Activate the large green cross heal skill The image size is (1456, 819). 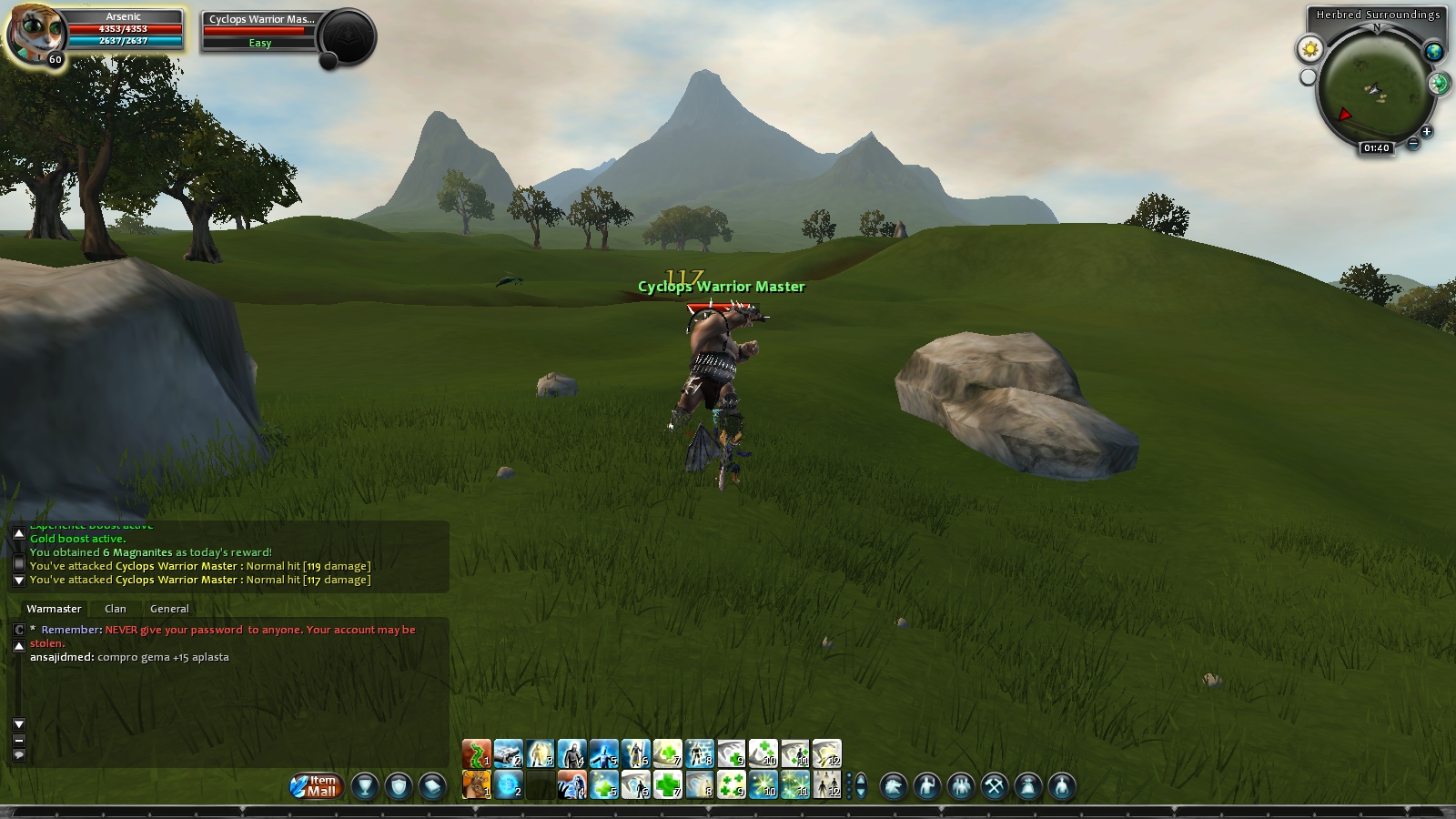pos(668,784)
